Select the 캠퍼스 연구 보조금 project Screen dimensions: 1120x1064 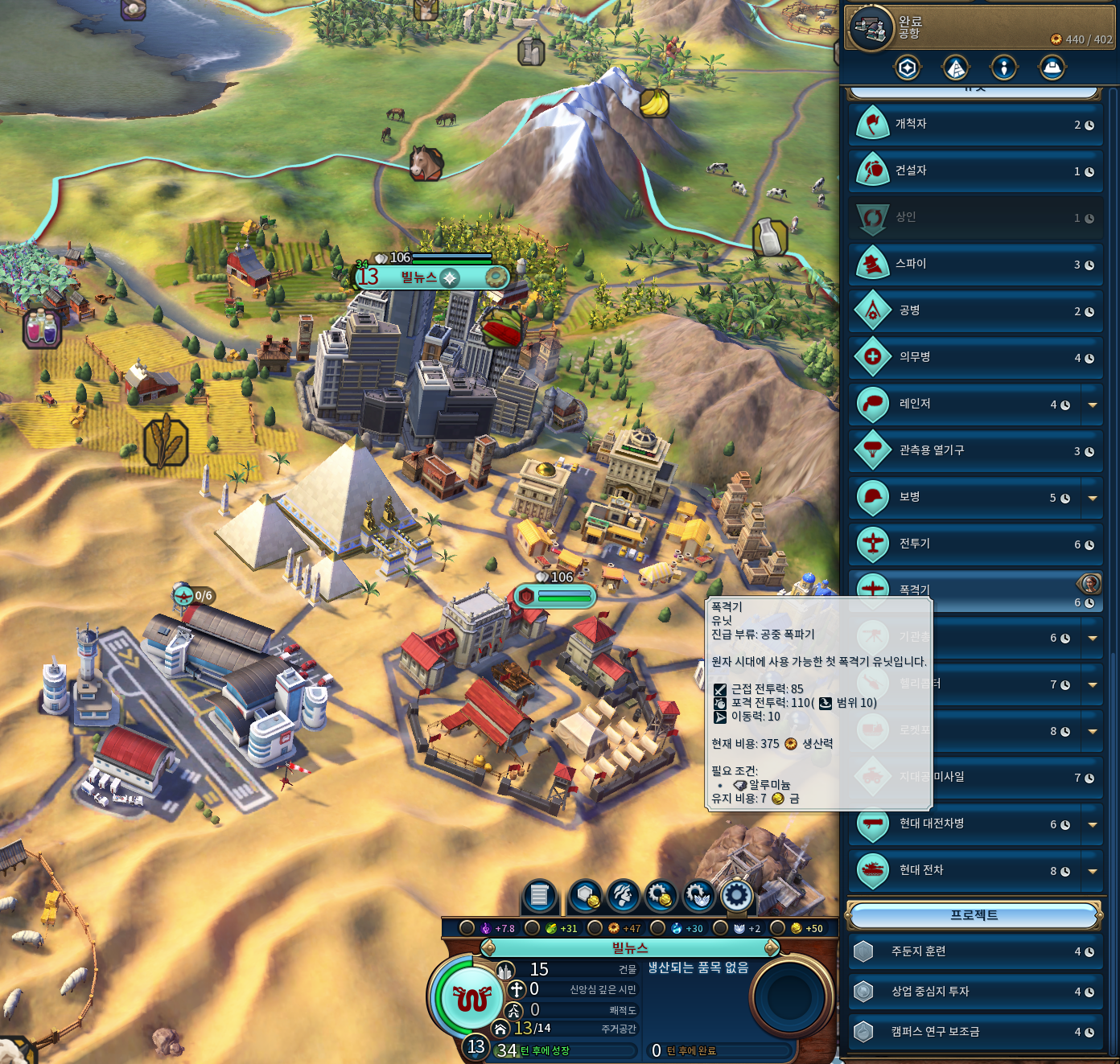tap(974, 1033)
